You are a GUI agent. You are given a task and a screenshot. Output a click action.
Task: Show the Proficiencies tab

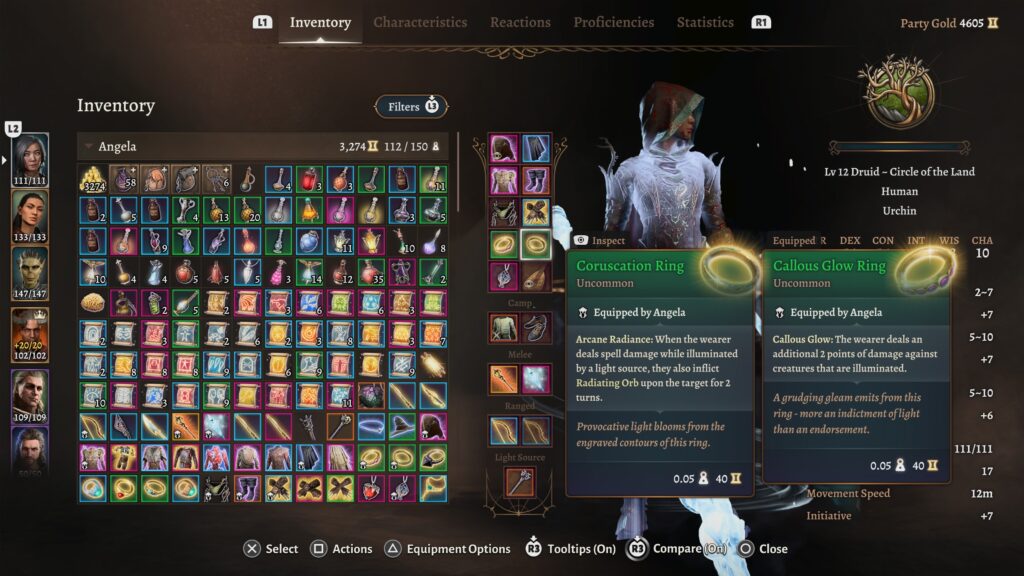[613, 22]
